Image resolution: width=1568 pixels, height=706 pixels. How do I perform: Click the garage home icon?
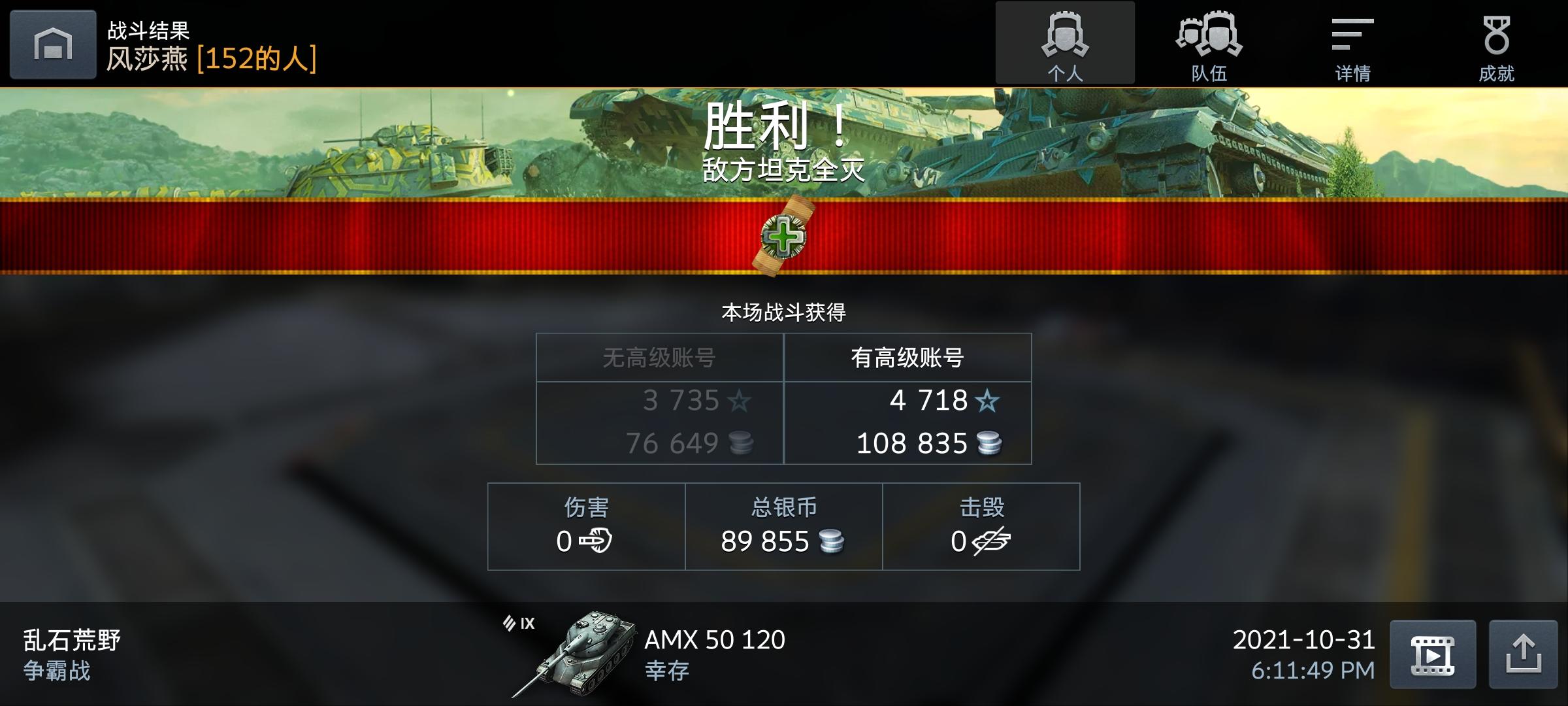coord(52,44)
